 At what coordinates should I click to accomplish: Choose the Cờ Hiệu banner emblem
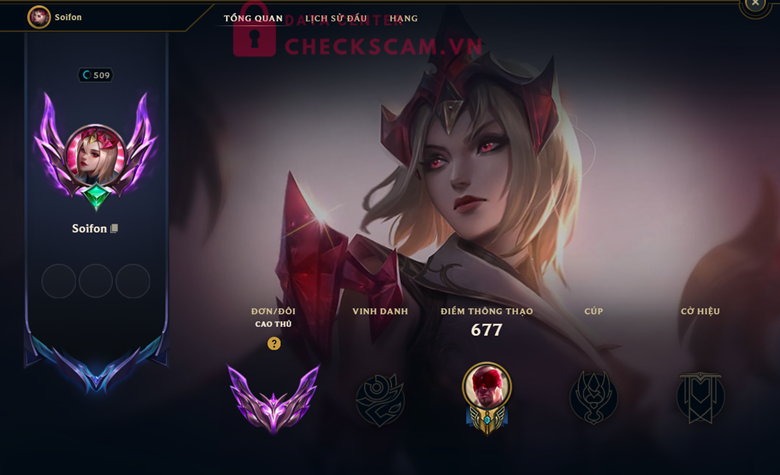click(x=700, y=398)
